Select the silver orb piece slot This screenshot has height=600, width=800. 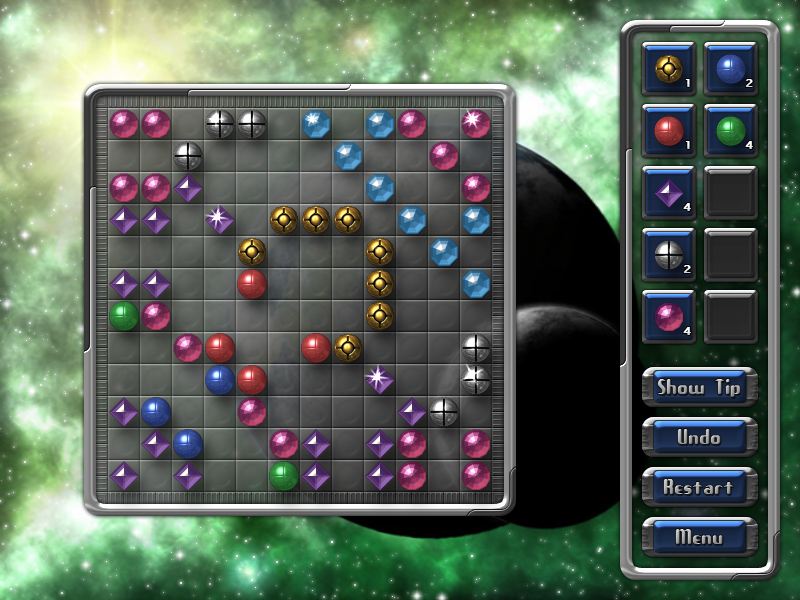point(669,255)
